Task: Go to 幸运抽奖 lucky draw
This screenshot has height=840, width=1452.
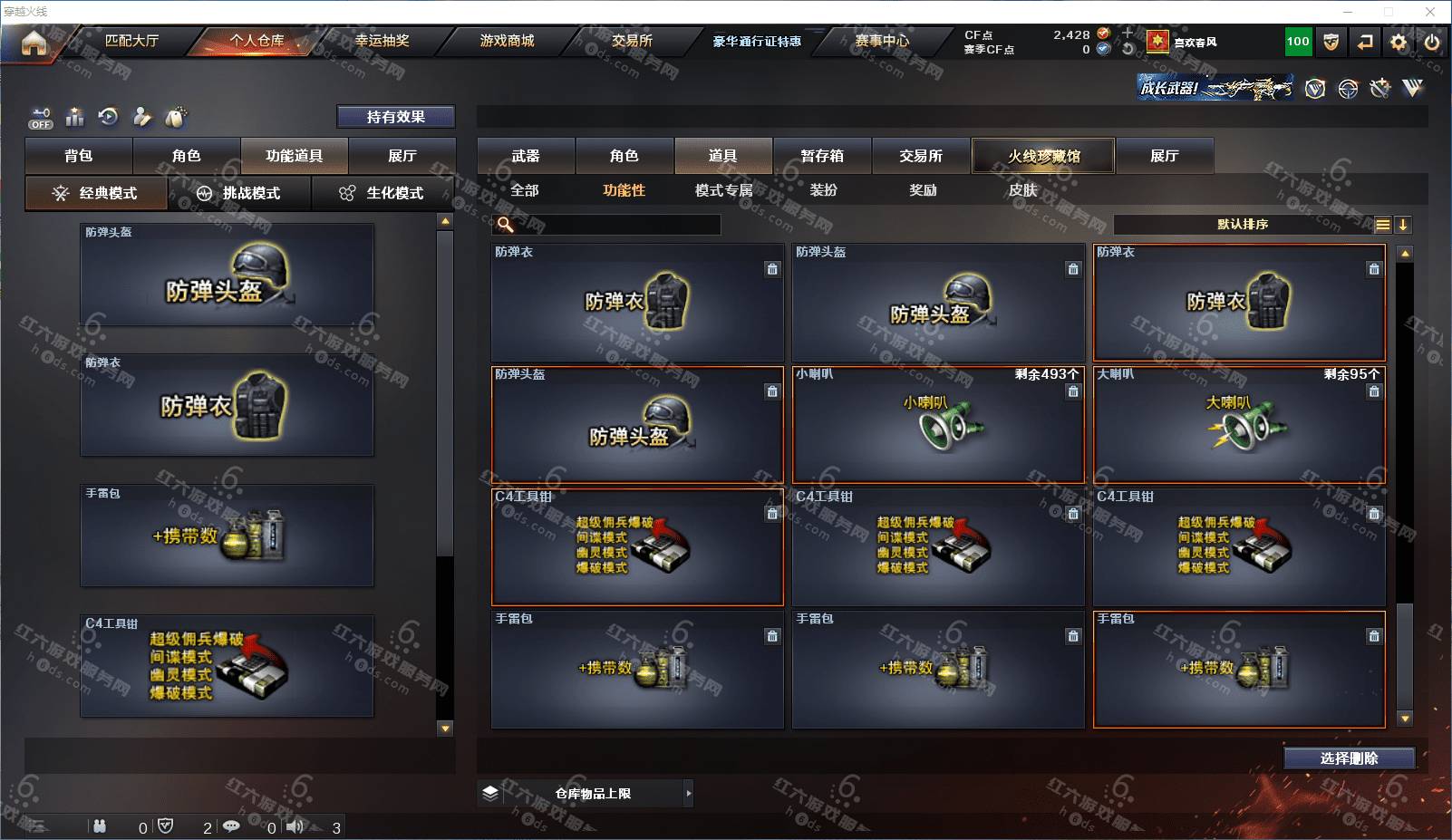Action: tap(382, 41)
